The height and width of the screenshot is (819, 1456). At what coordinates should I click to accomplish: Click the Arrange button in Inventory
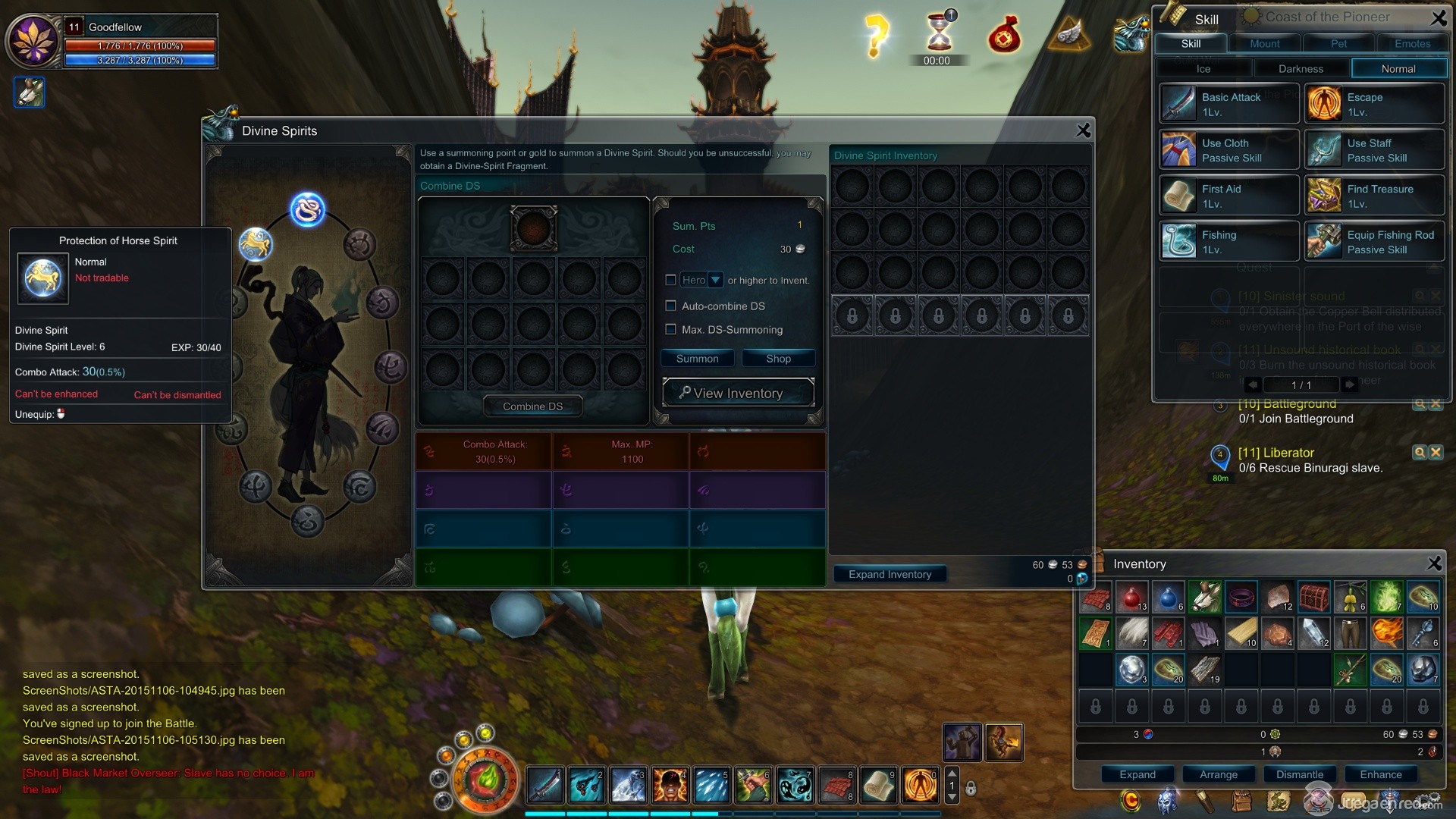point(1219,774)
